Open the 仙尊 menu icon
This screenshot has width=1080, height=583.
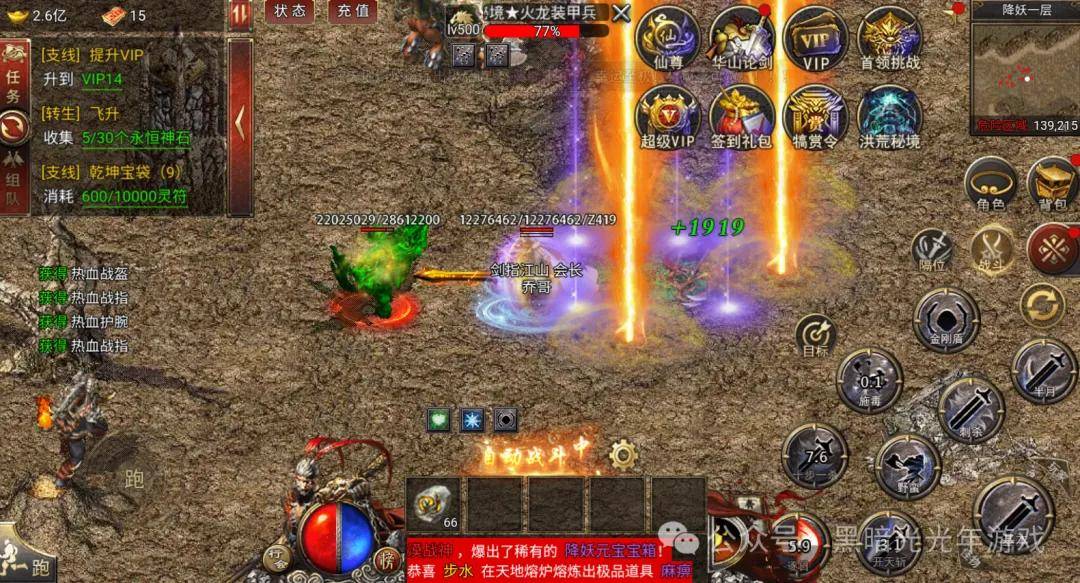667,38
